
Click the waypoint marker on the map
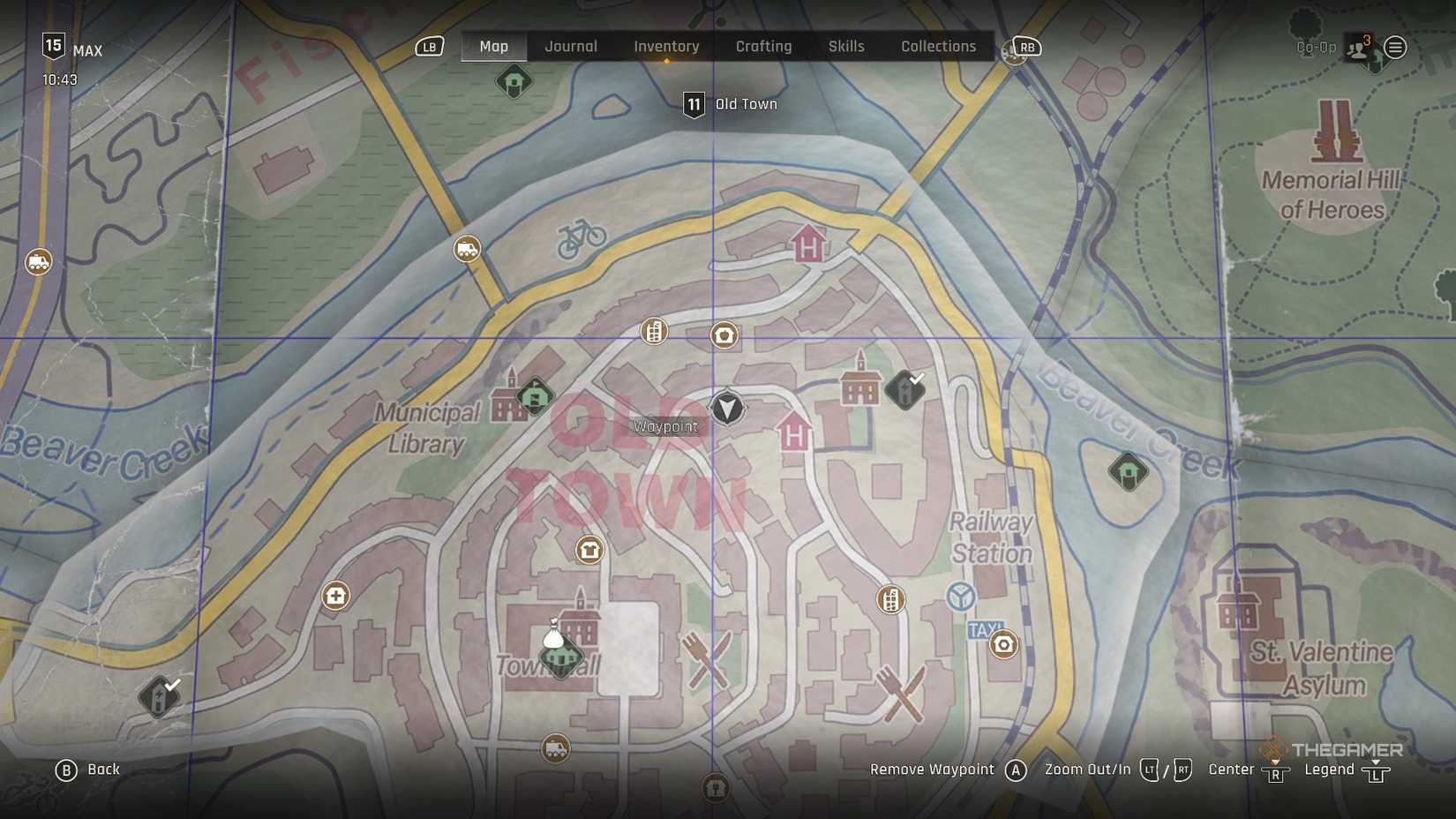[725, 409]
